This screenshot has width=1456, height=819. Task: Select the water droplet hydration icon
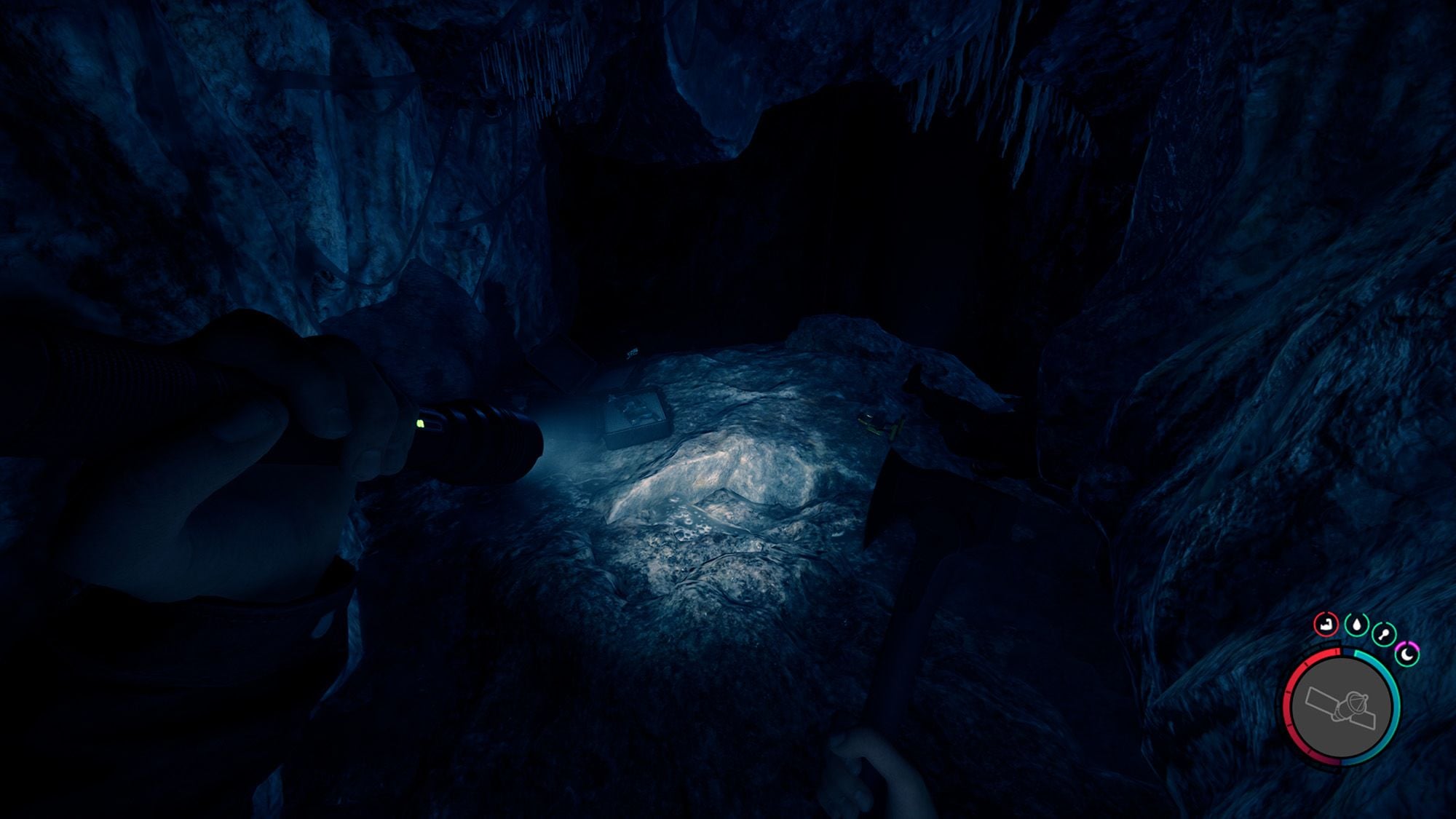tap(1356, 625)
